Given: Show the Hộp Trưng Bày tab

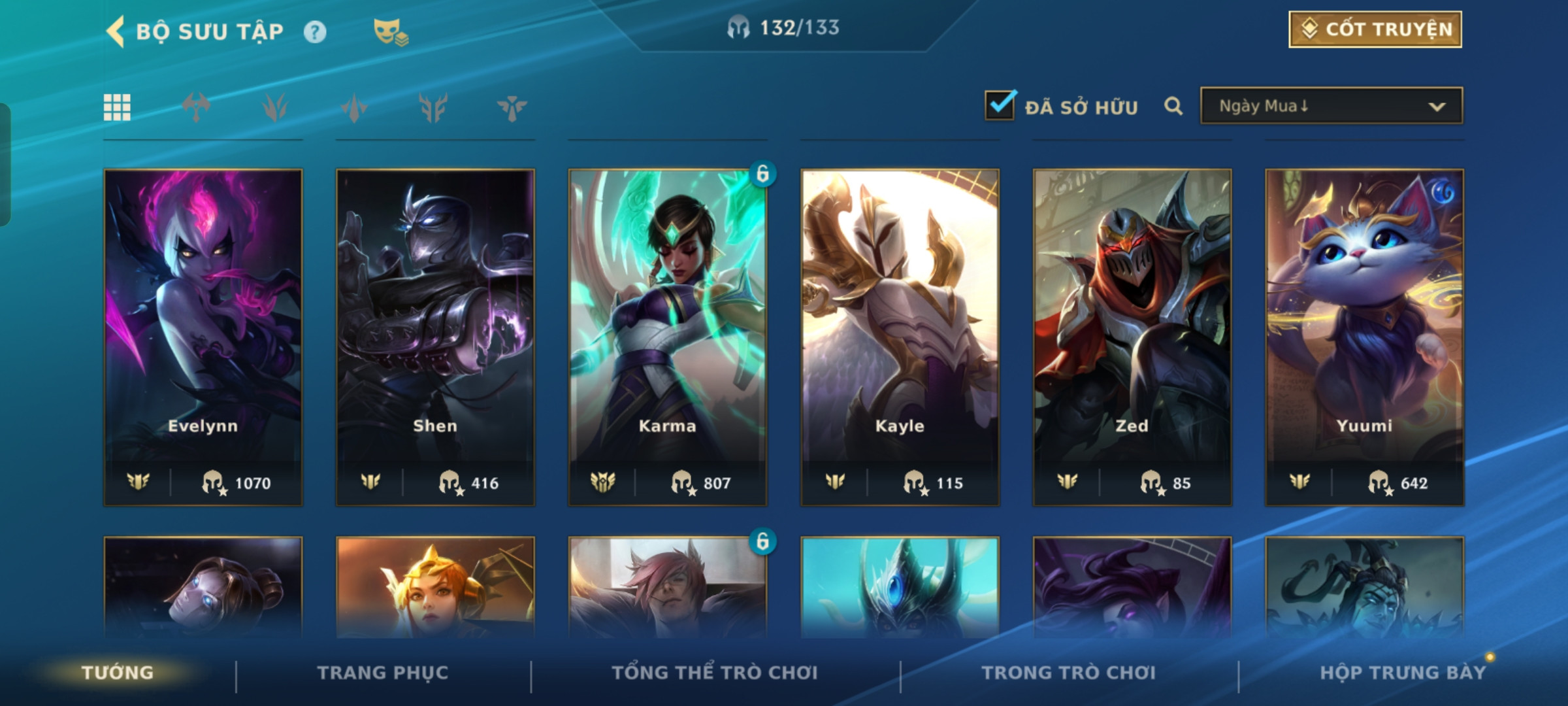Looking at the screenshot, I should [1402, 673].
